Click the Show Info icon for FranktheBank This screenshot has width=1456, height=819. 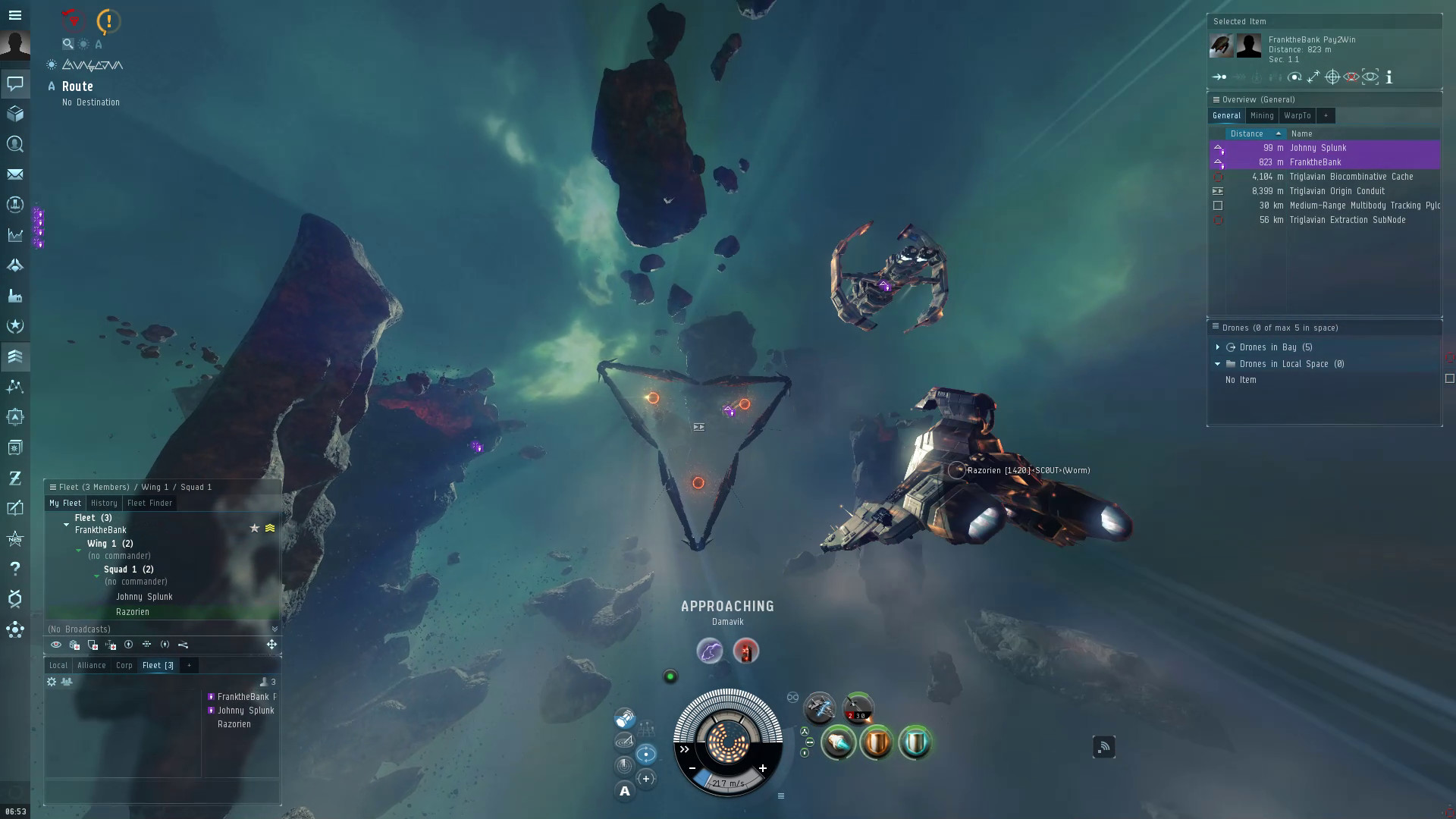coord(1389,77)
